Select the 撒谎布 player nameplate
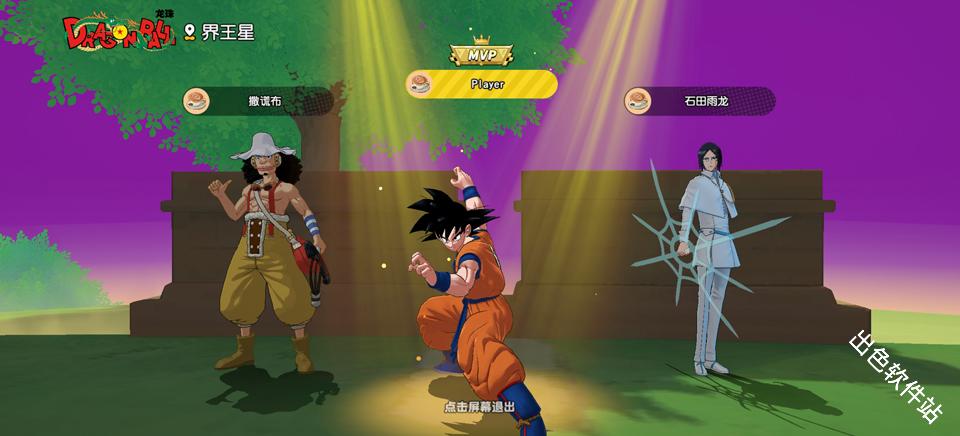Screen dimensions: 960x436 (x=258, y=101)
